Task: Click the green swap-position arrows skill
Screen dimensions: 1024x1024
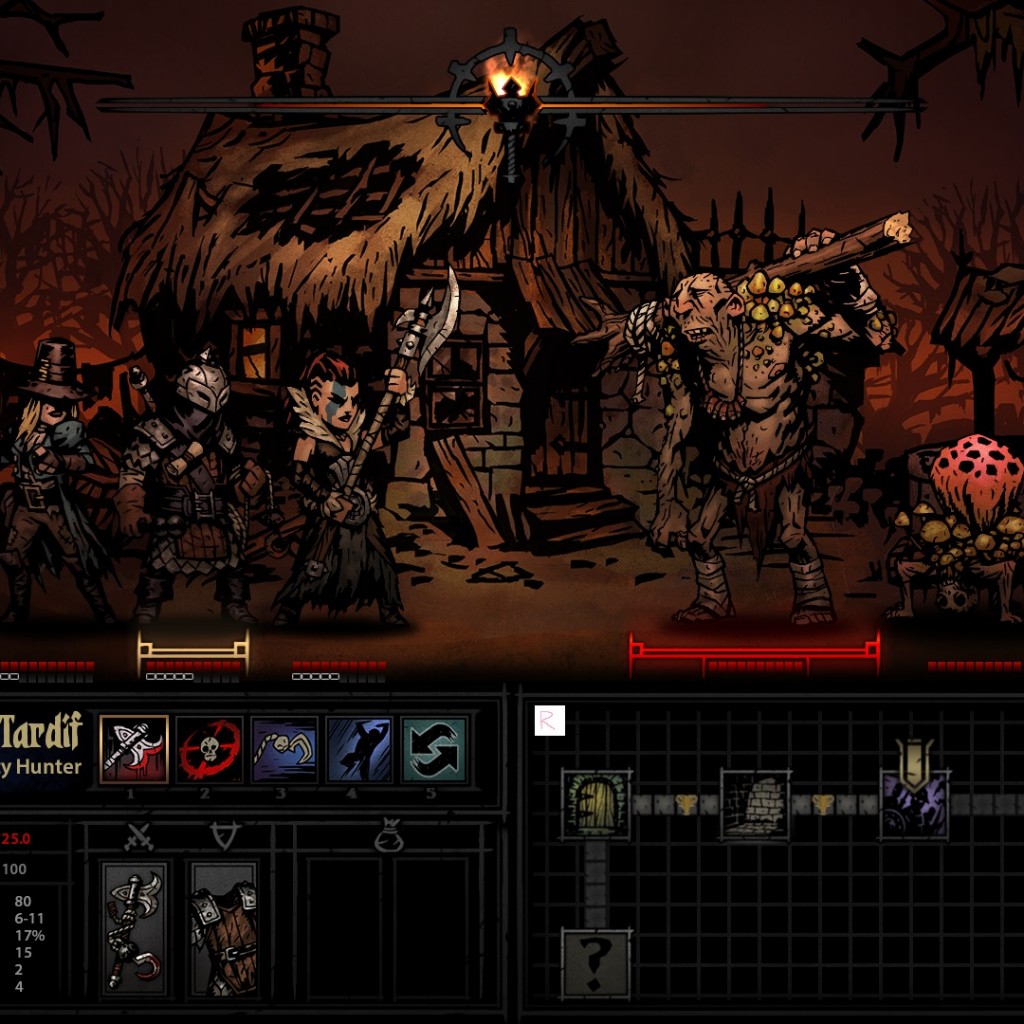Action: pyautogui.click(x=434, y=750)
